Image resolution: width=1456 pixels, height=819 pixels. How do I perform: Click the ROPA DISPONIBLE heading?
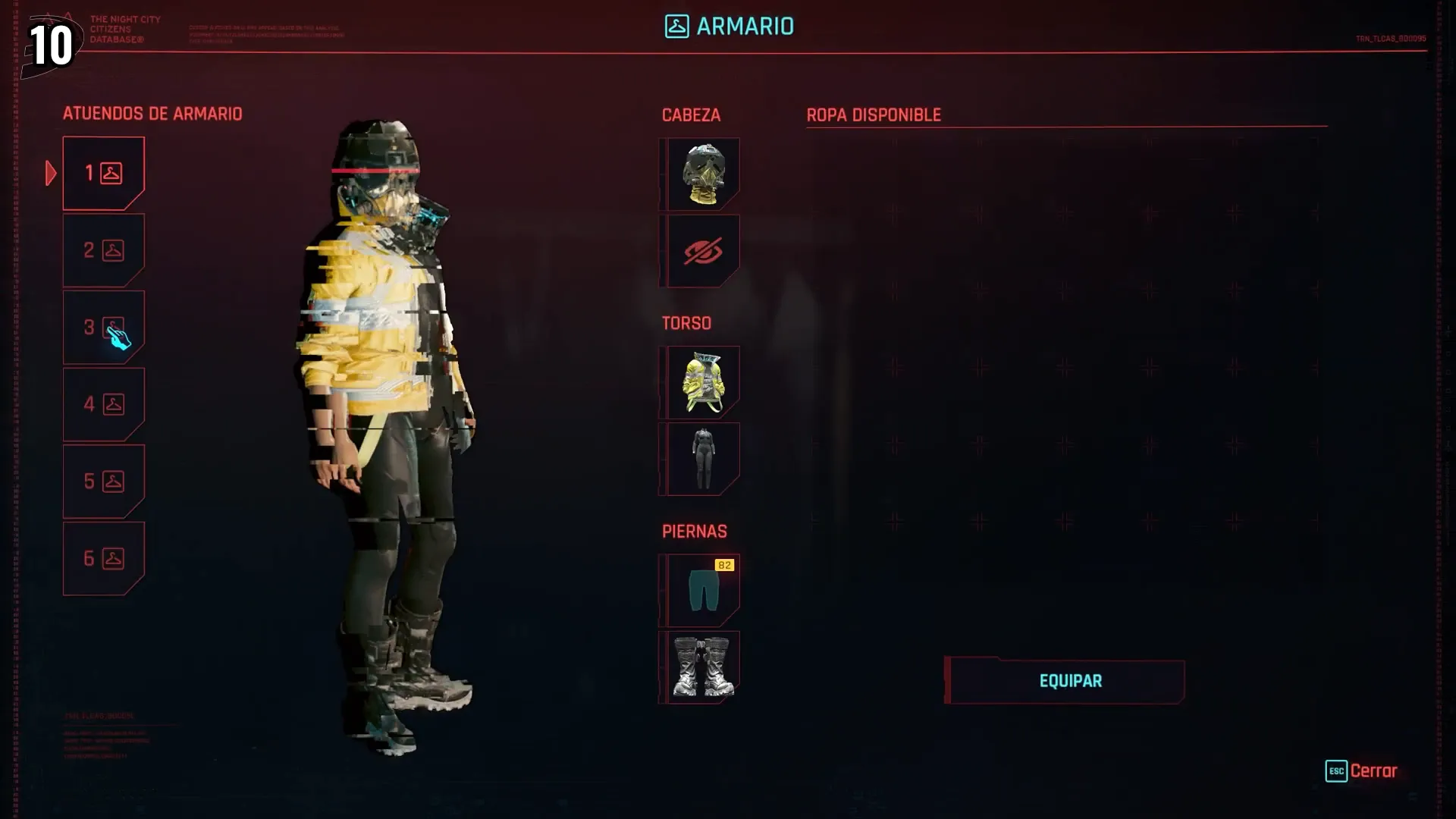tap(873, 115)
